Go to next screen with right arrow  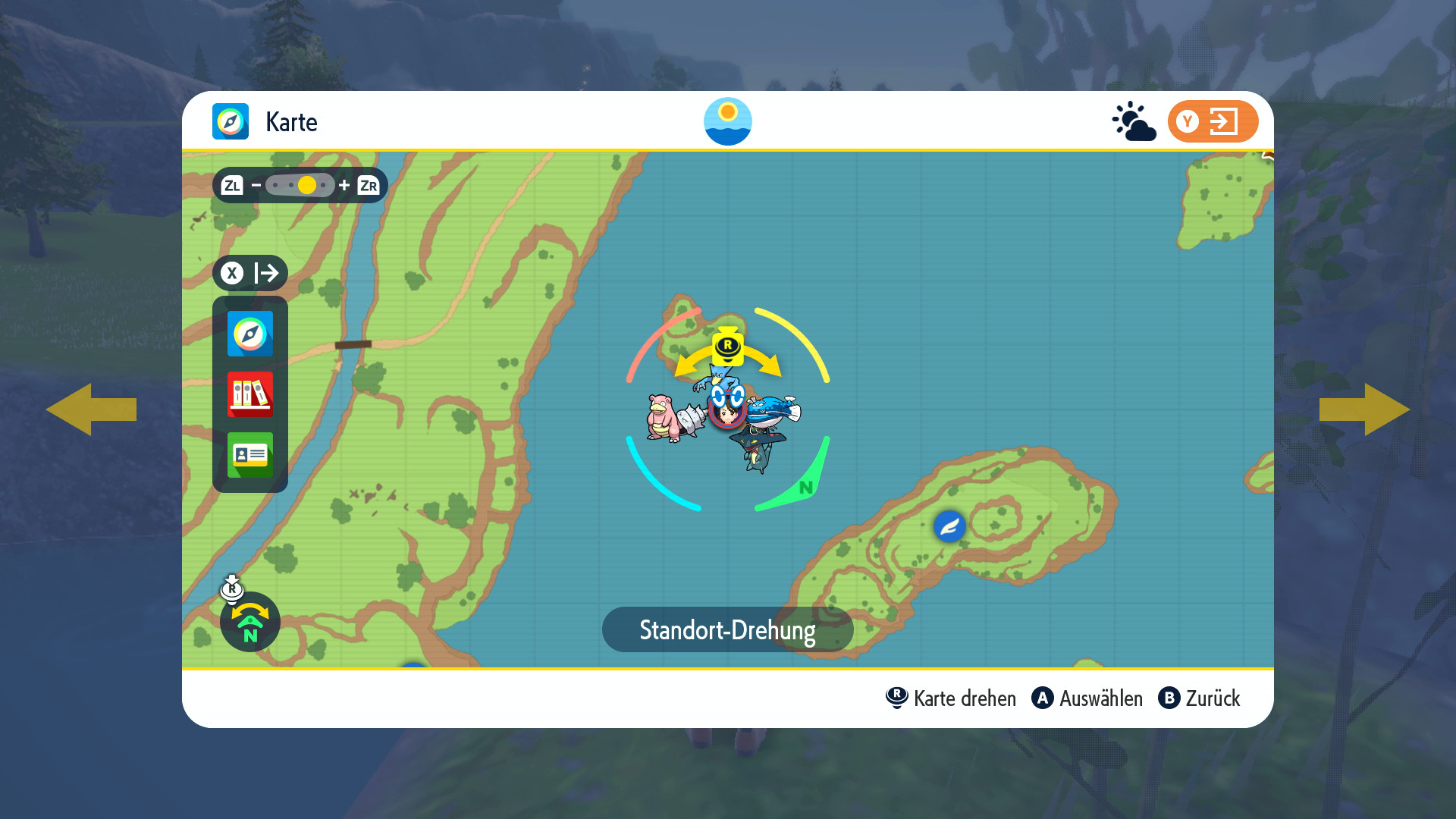(x=1364, y=409)
